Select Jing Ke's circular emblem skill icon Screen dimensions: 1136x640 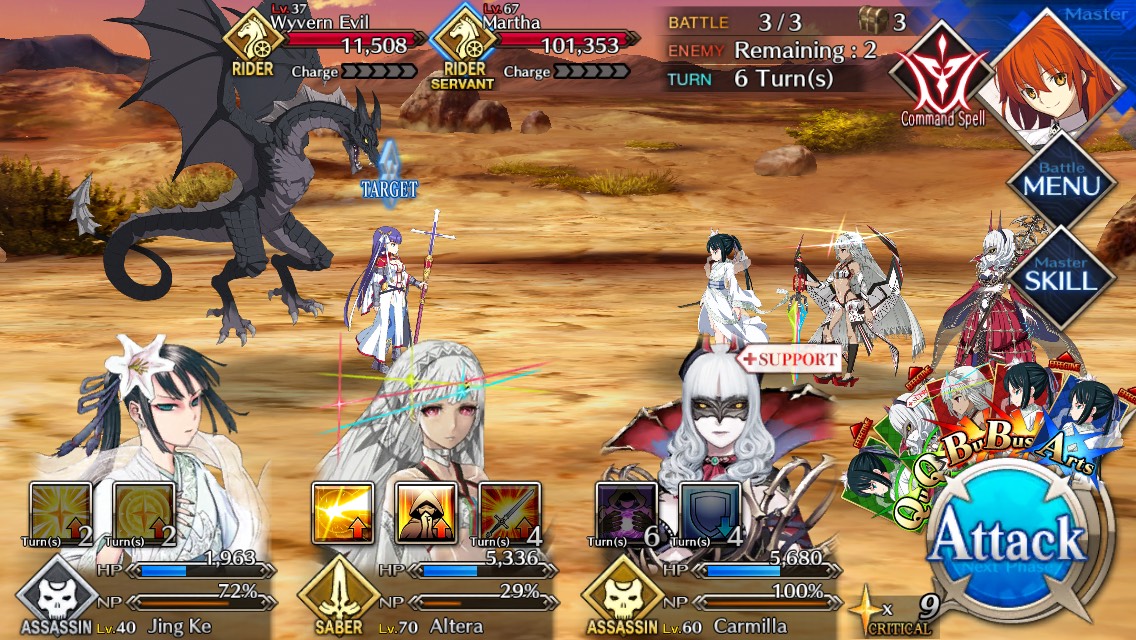click(144, 513)
